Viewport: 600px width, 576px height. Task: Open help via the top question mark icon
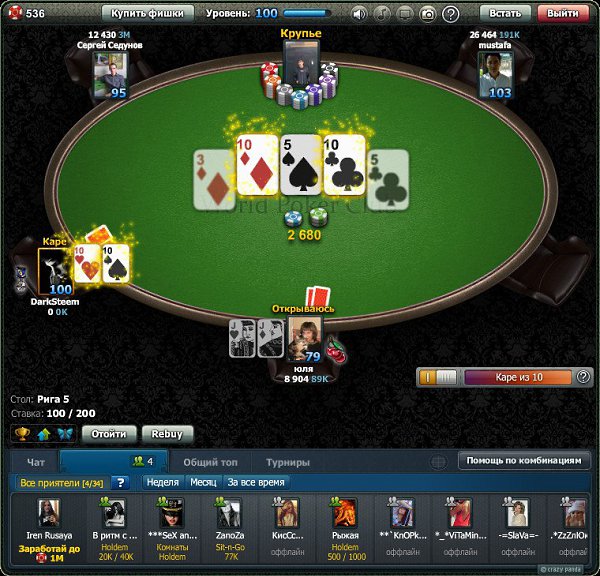point(451,14)
